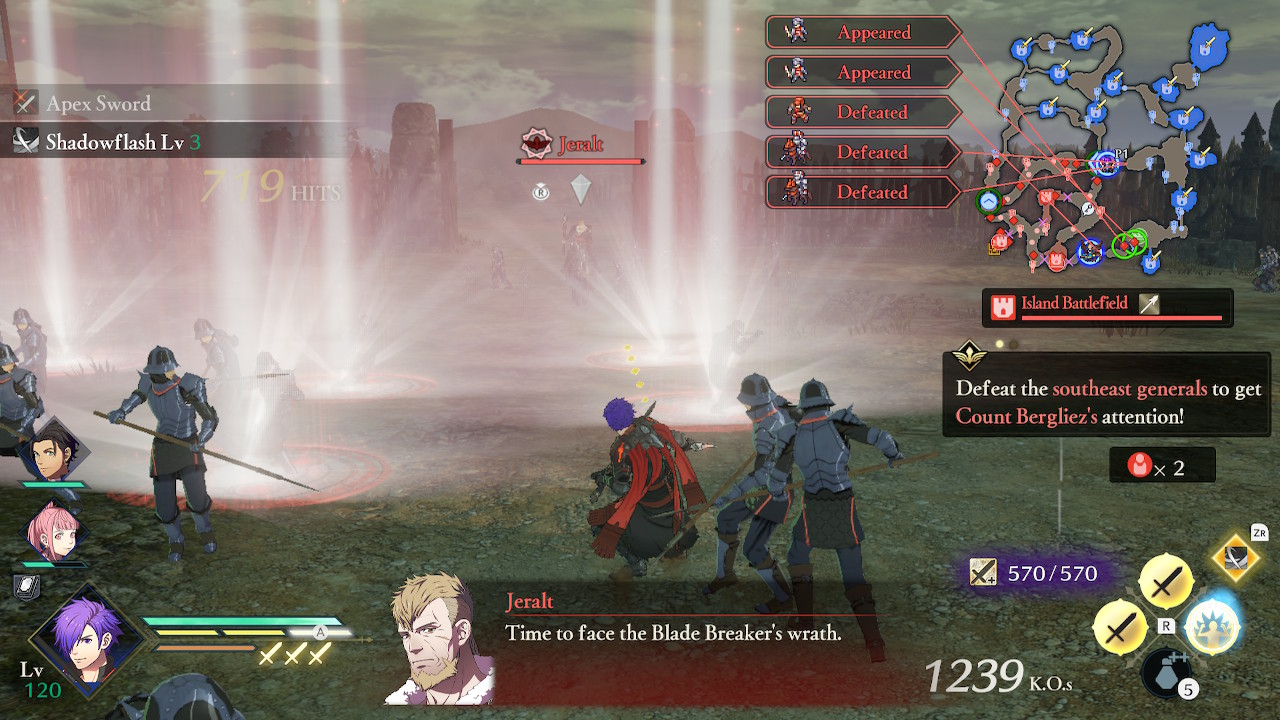Click the sword icon beside the 570/570 gauge

982,572
